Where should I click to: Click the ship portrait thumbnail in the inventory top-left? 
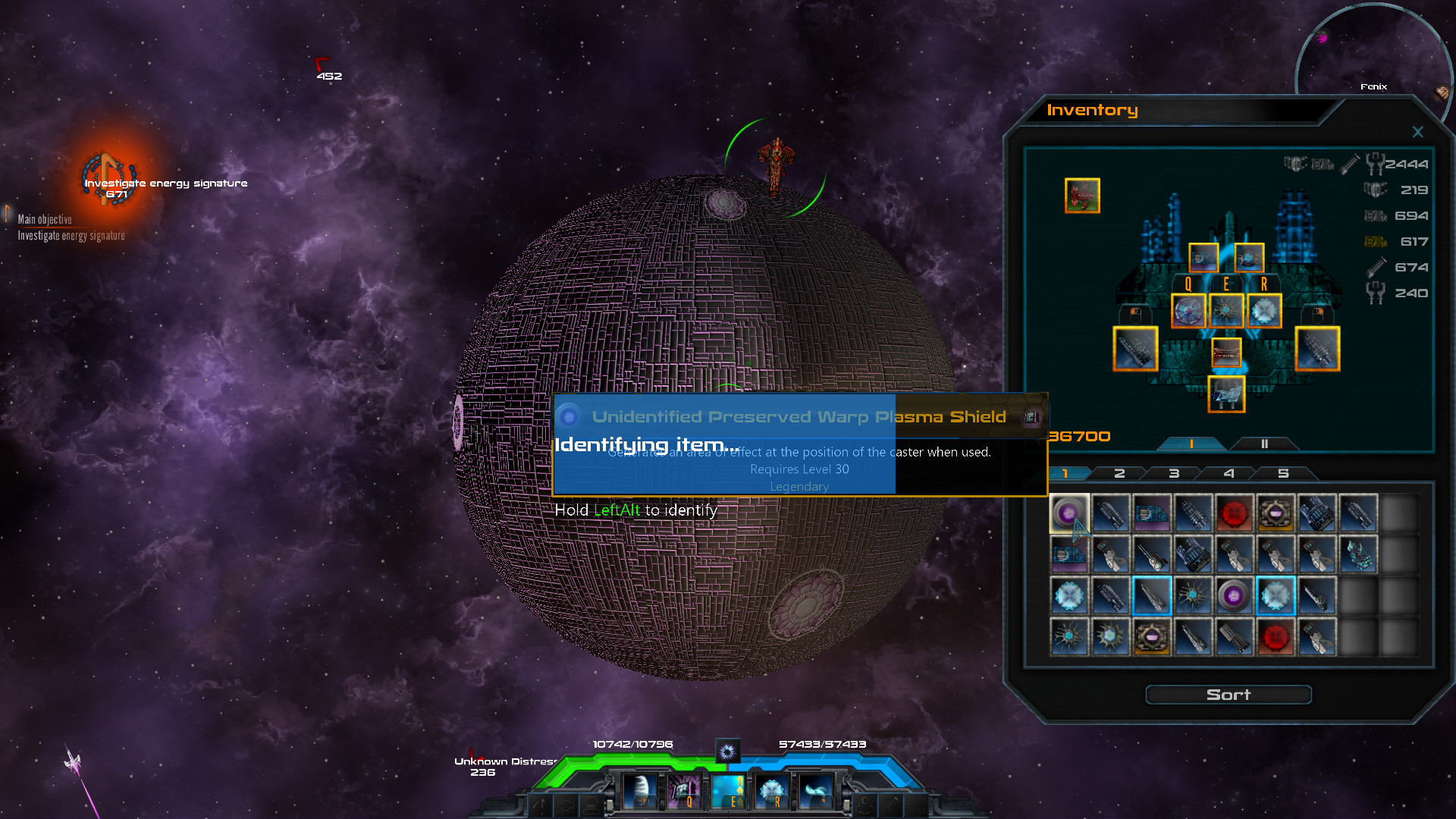[x=1082, y=195]
